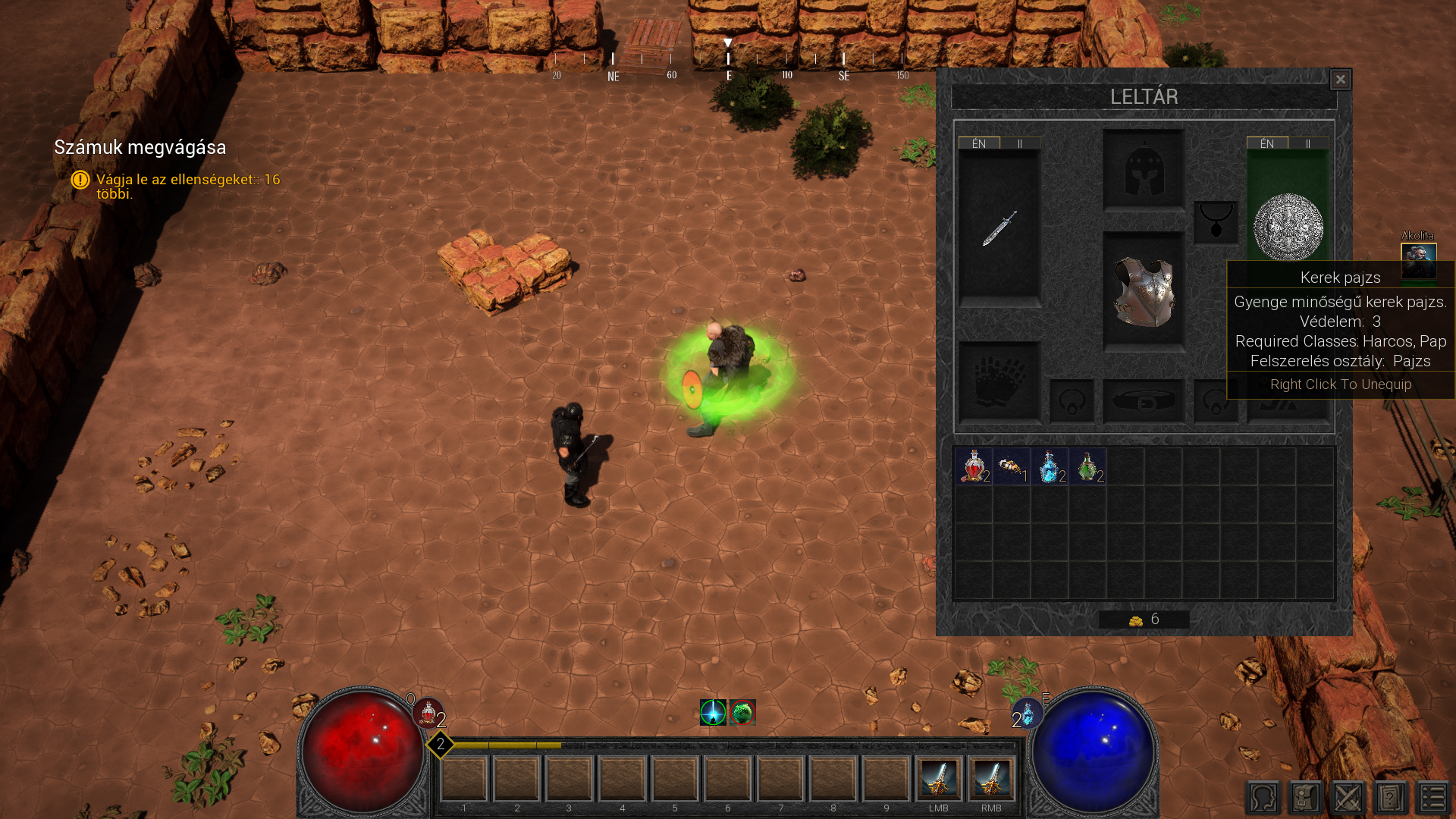Select the RMB sword skill slot
The width and height of the screenshot is (1456, 819).
point(991,779)
